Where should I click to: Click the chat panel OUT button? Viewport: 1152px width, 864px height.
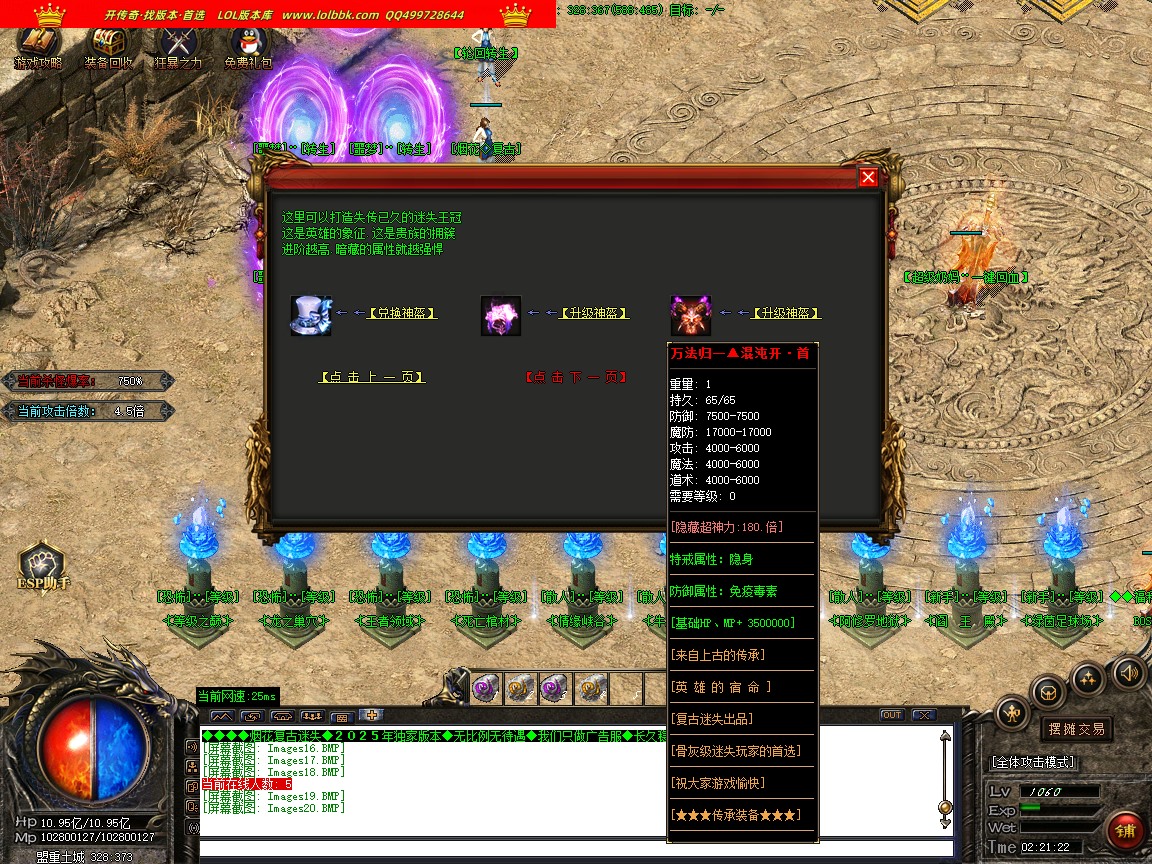pos(891,715)
